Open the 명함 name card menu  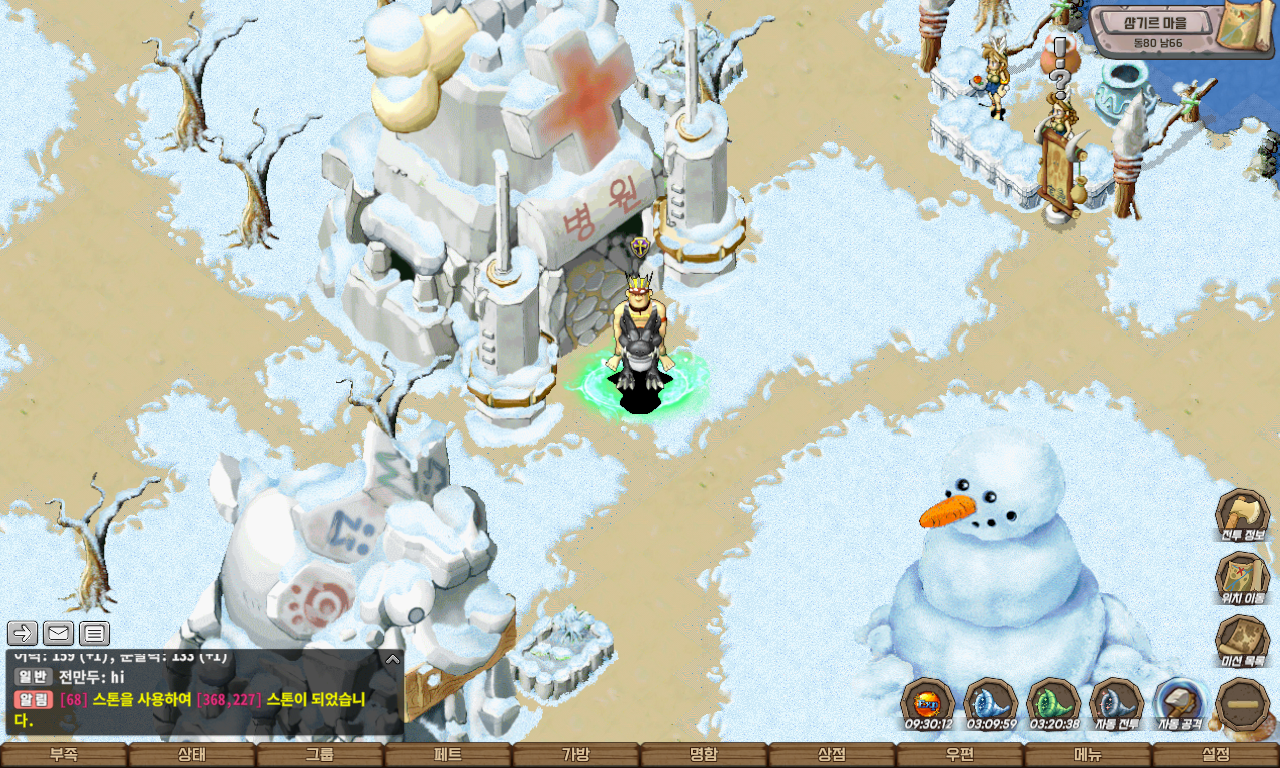704,755
